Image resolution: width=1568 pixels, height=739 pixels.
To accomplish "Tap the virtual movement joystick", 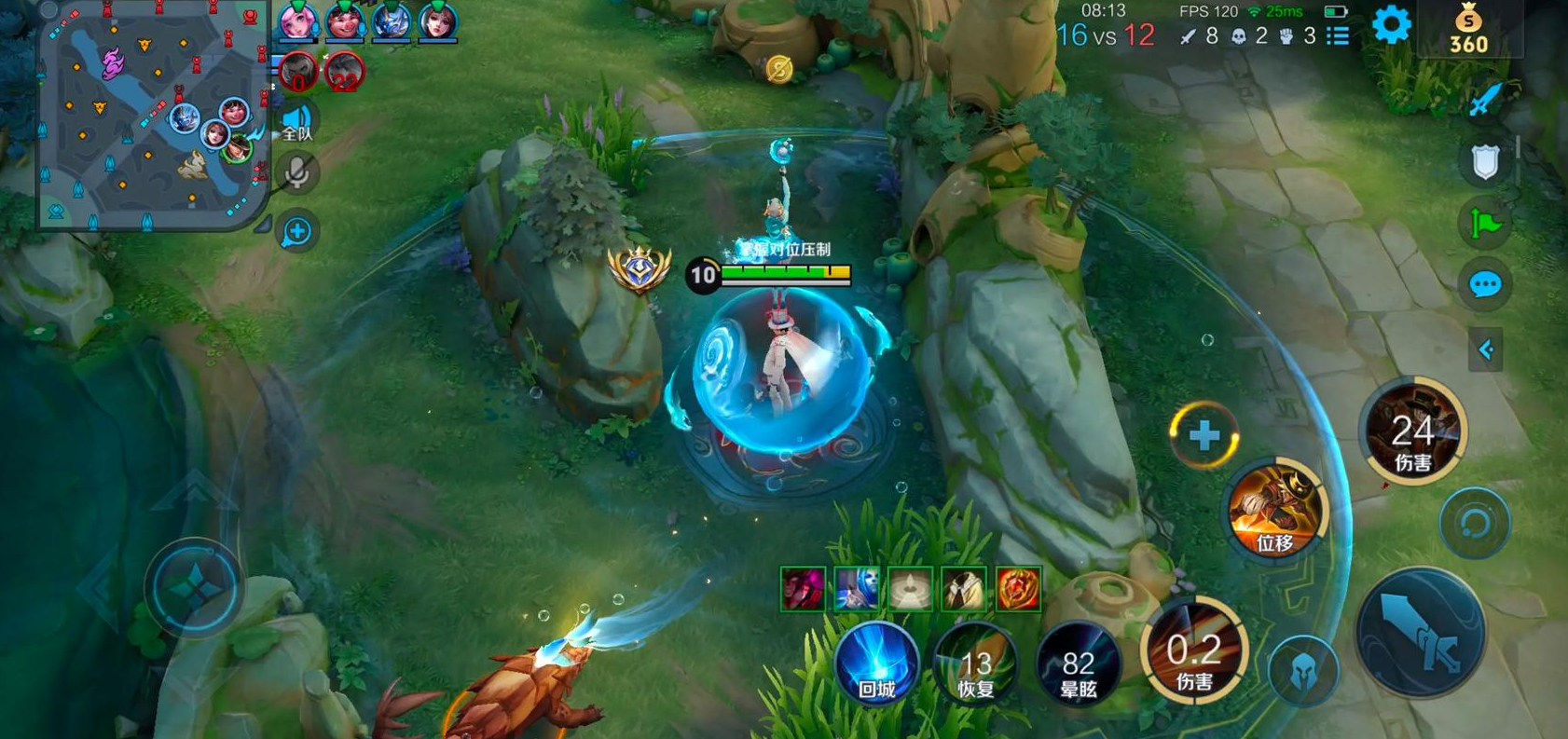I will 195,588.
